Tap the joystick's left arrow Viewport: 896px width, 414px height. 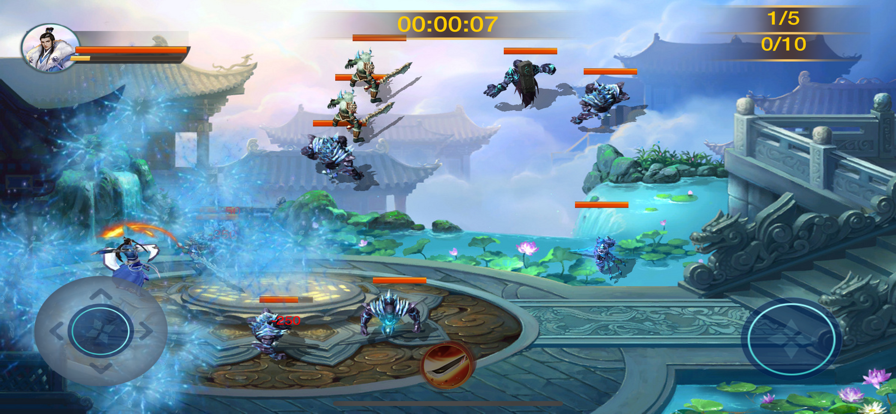point(56,330)
